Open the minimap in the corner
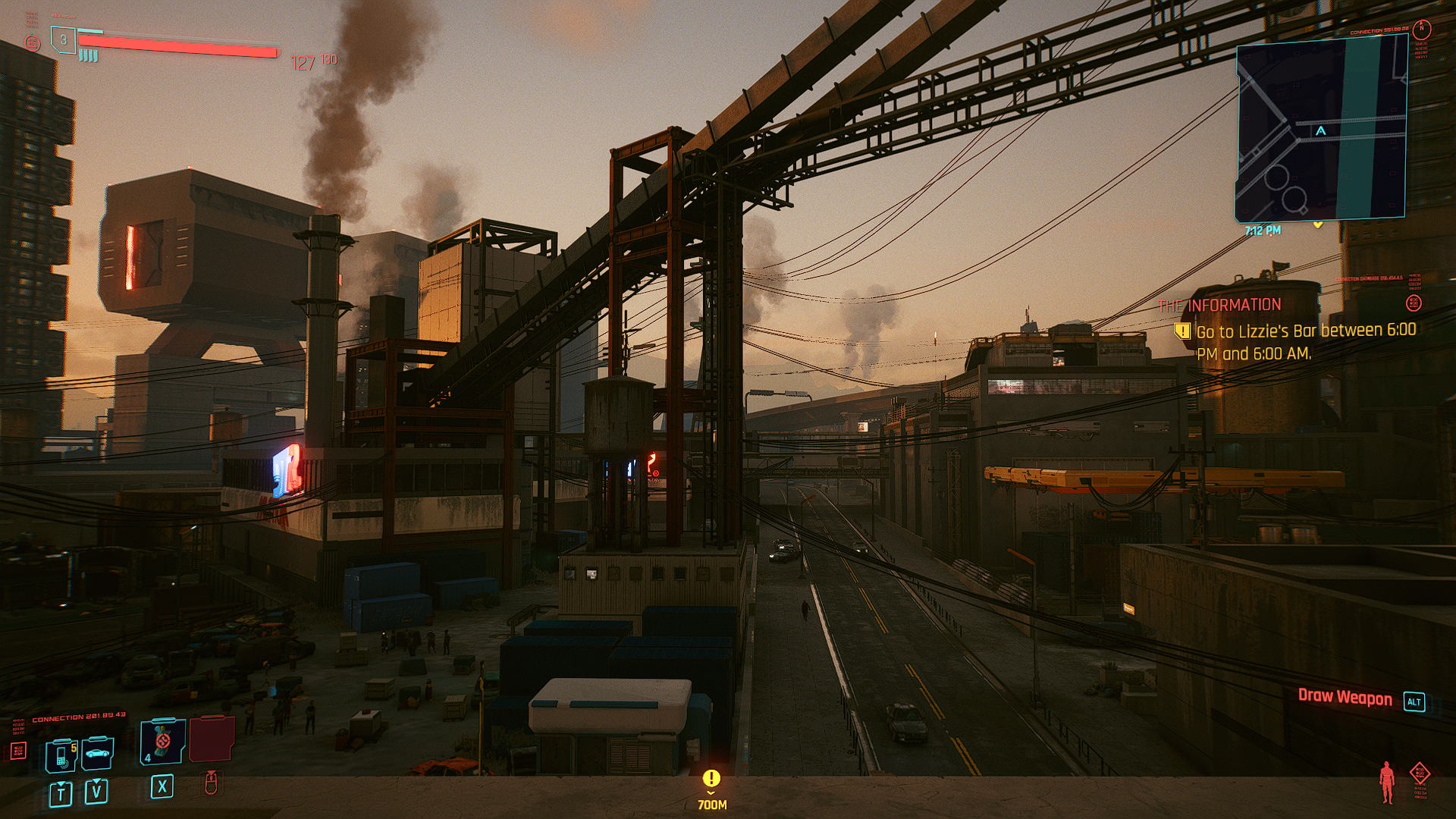Screen dimensions: 1456x819 [x=1321, y=129]
